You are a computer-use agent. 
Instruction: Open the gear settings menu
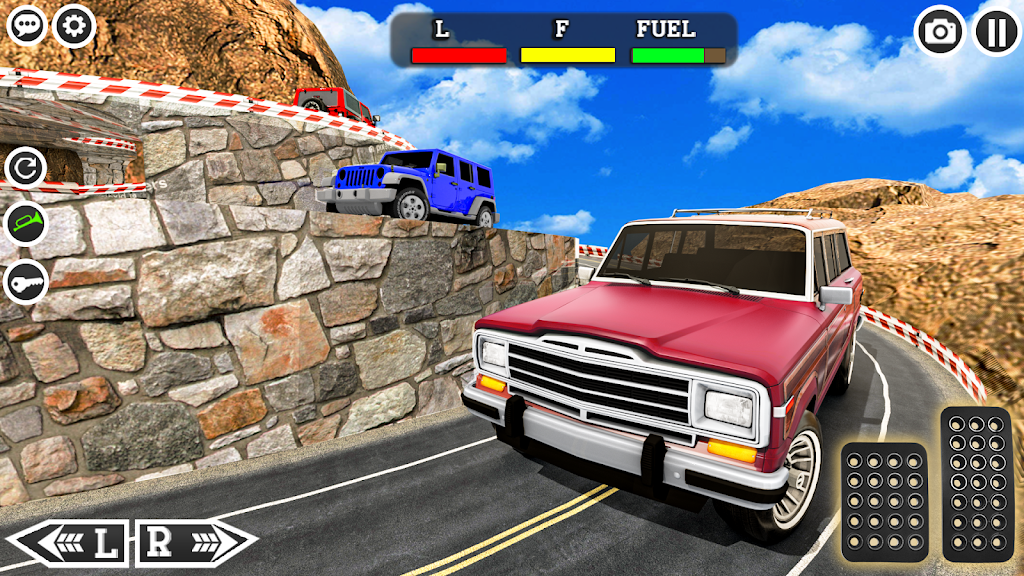74,25
